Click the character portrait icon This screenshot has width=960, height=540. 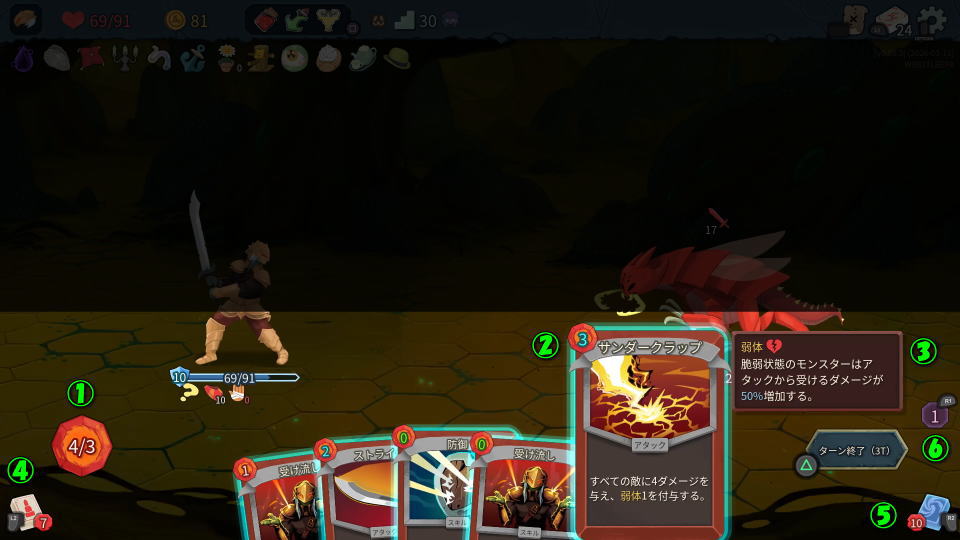pos(26,20)
